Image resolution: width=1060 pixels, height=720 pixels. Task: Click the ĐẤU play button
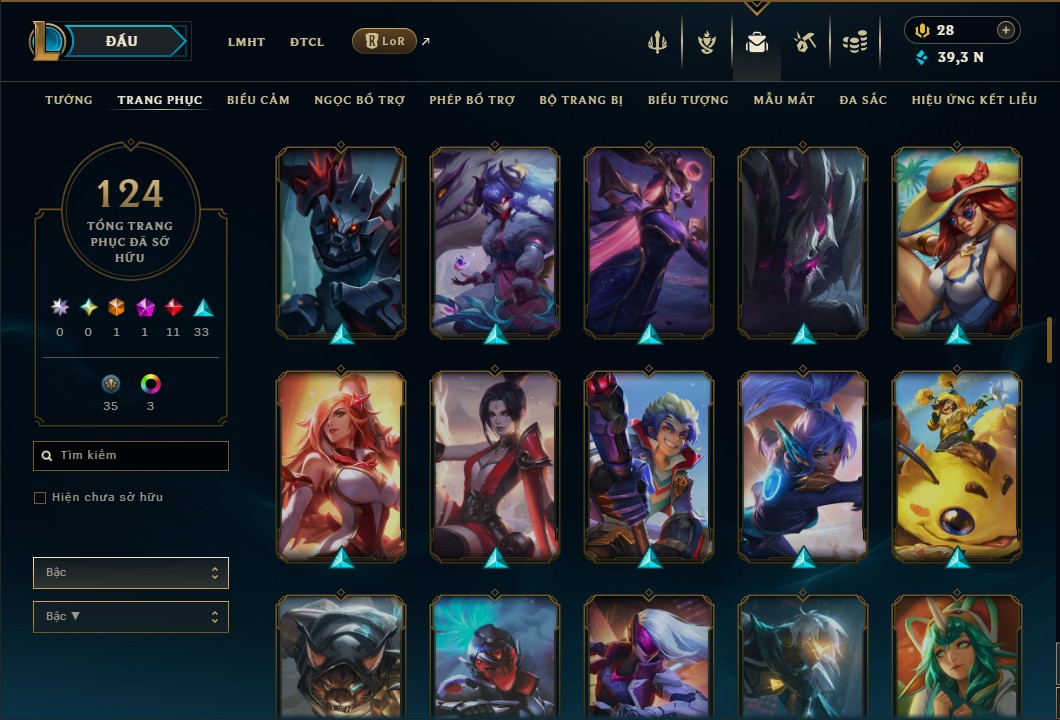[x=122, y=41]
